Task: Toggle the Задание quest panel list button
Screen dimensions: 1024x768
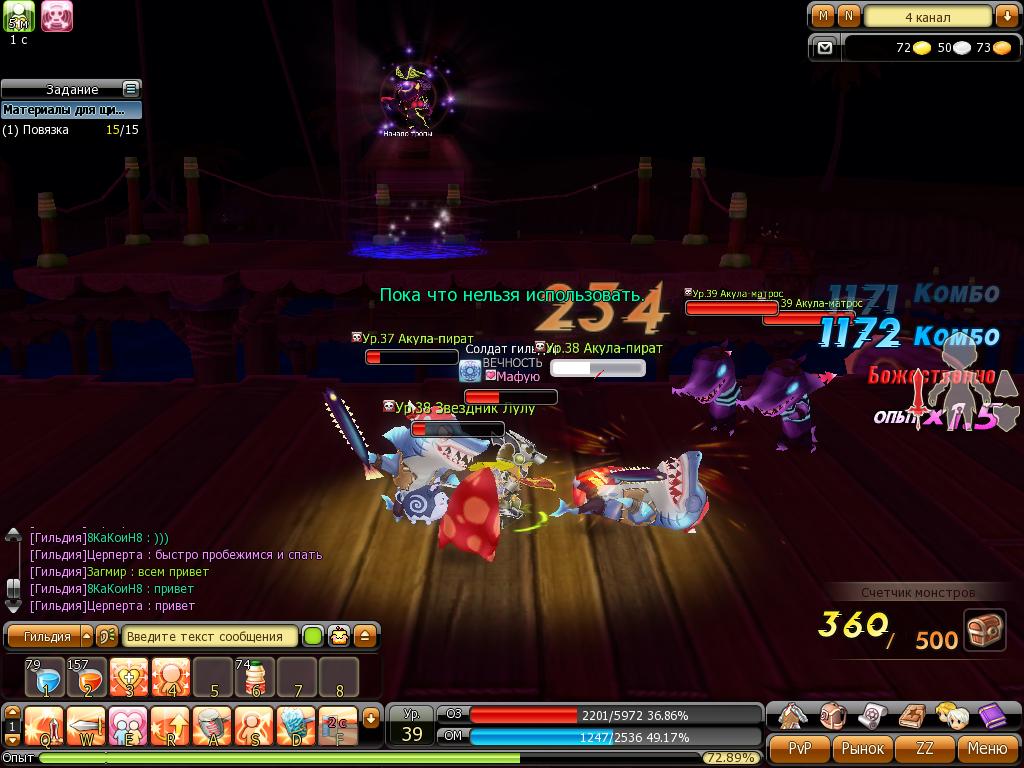Action: pyautogui.click(x=130, y=89)
